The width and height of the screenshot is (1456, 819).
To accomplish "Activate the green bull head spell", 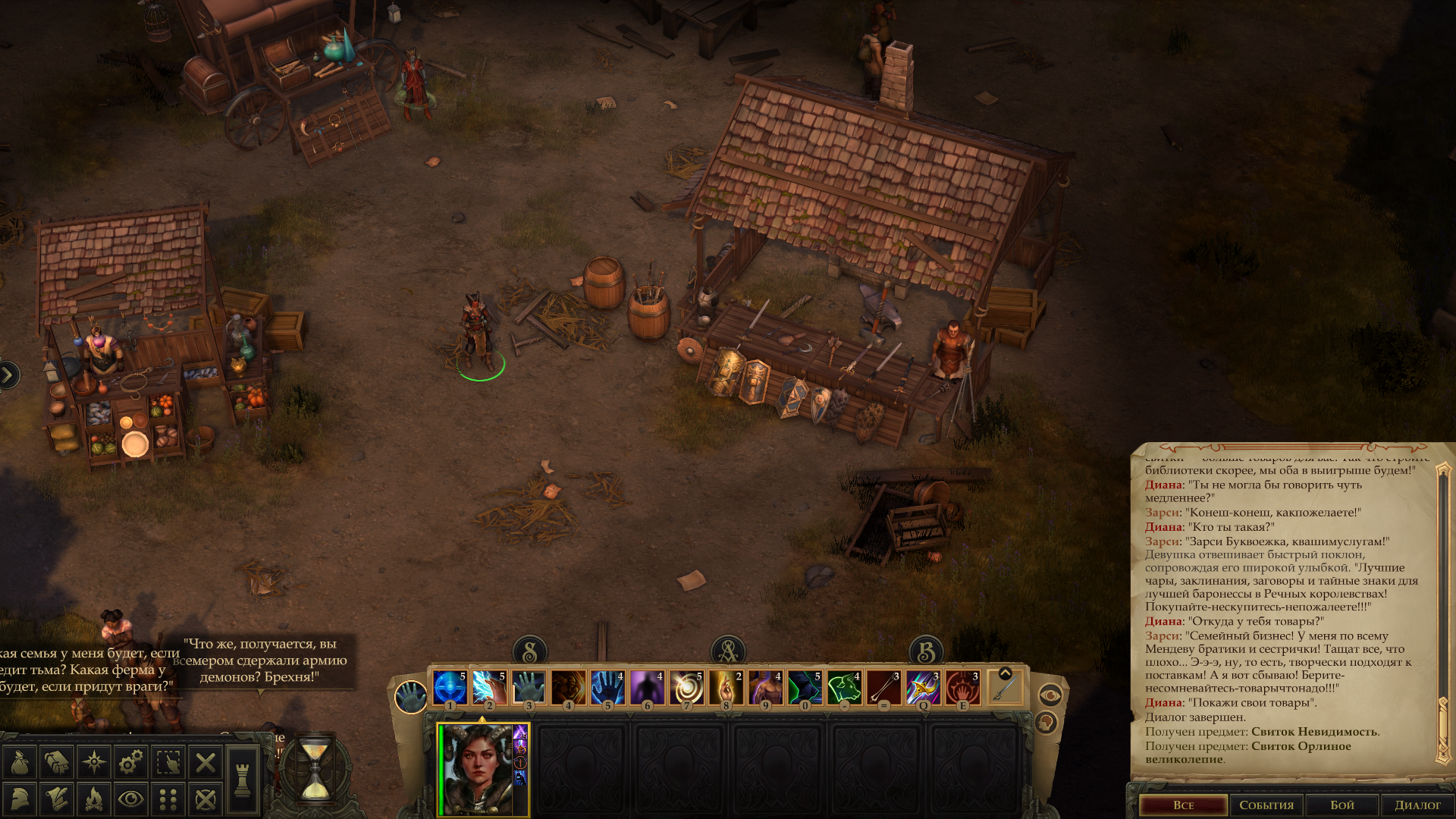I will pos(844,688).
